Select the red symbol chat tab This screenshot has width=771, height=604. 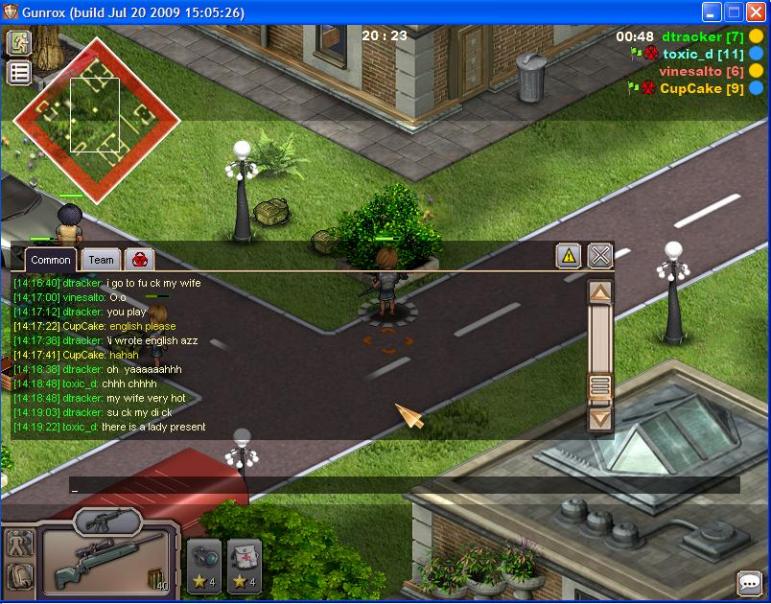[139, 259]
